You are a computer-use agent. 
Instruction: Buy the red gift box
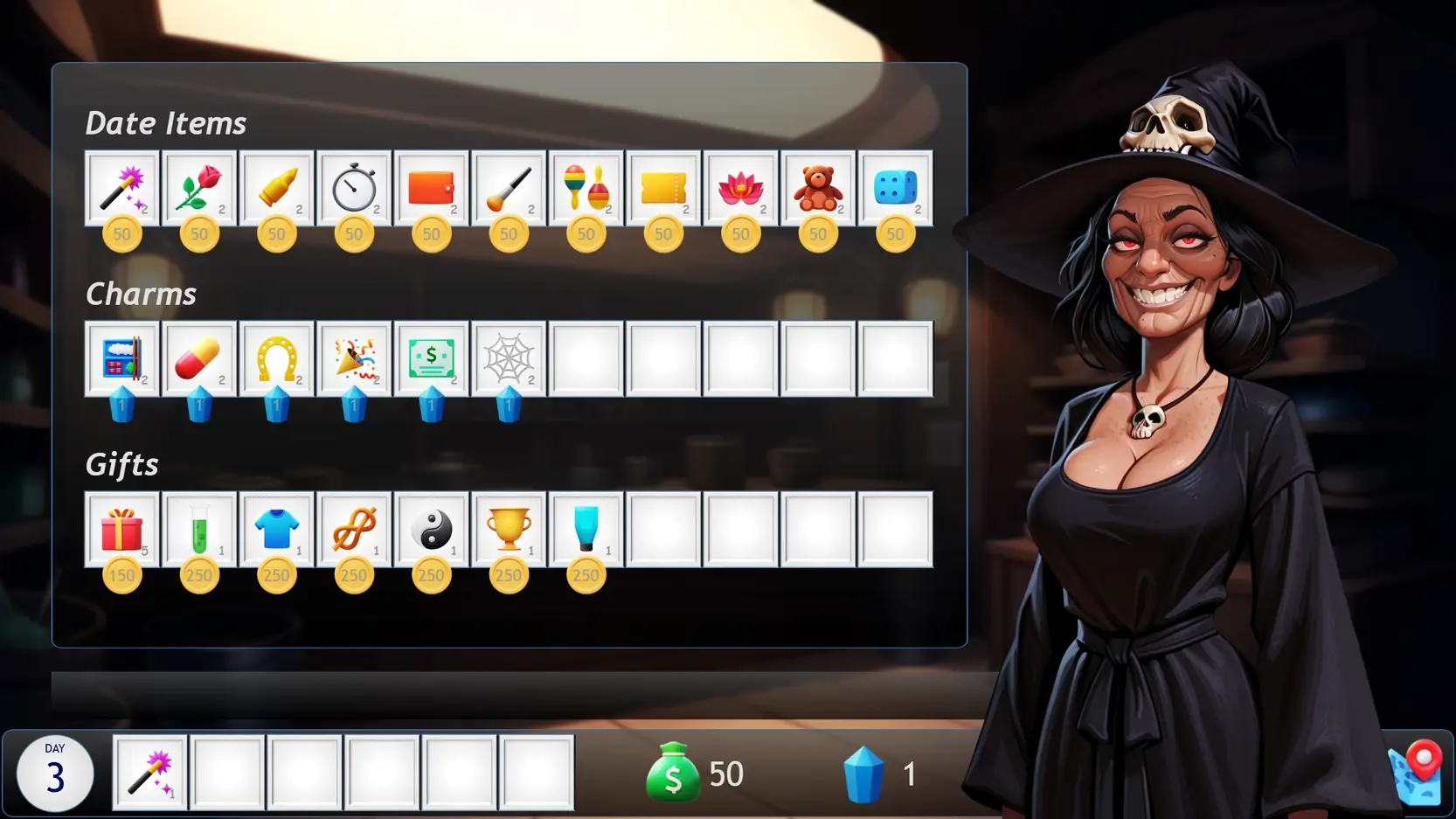pyautogui.click(x=122, y=530)
